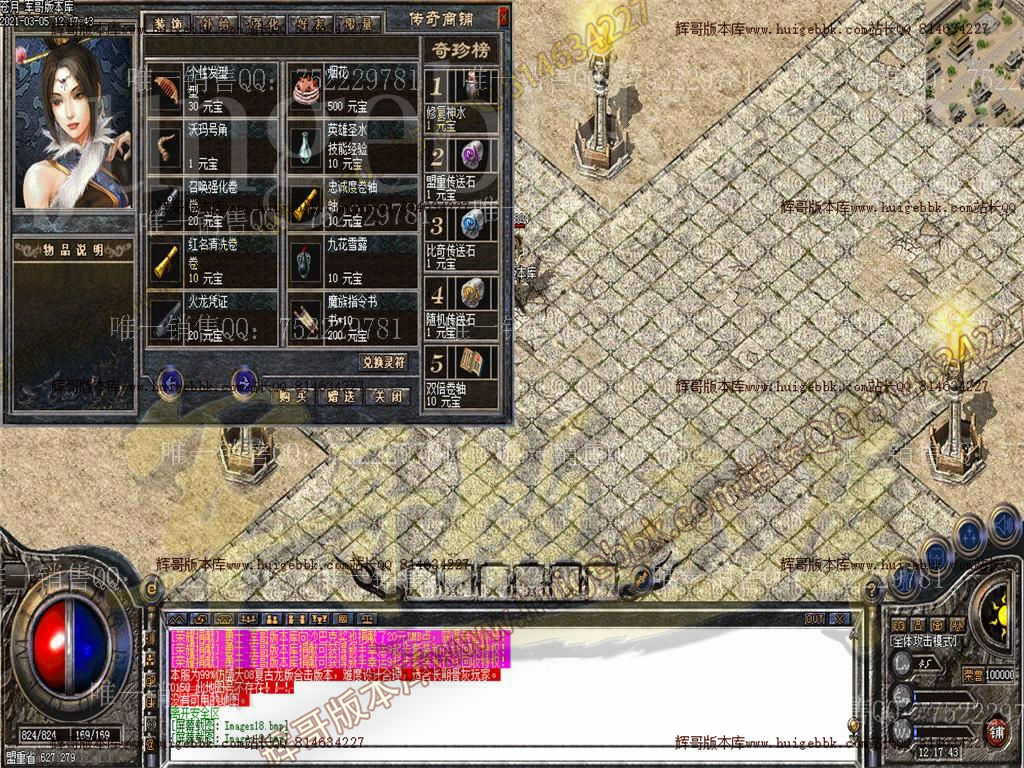Viewport: 1024px width, 768px height.
Task: Click the 购买 buy button
Action: click(x=294, y=395)
